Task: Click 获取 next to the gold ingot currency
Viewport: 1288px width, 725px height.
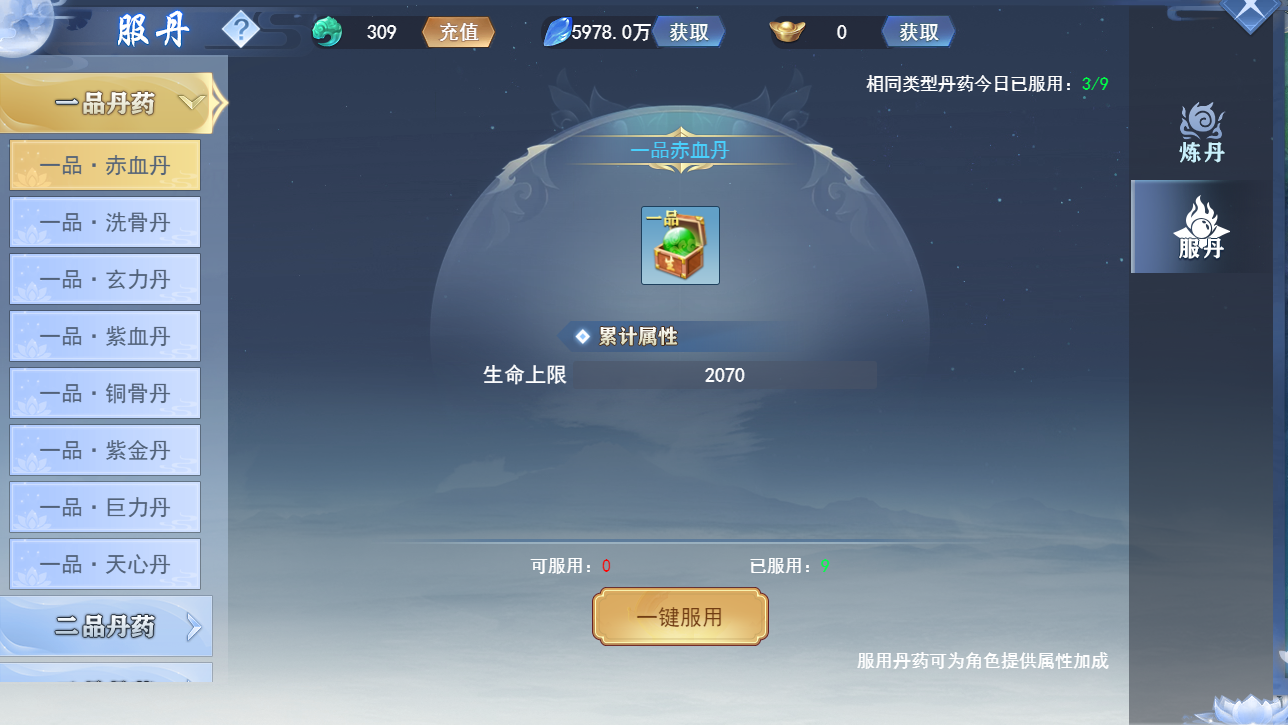Action: (918, 32)
